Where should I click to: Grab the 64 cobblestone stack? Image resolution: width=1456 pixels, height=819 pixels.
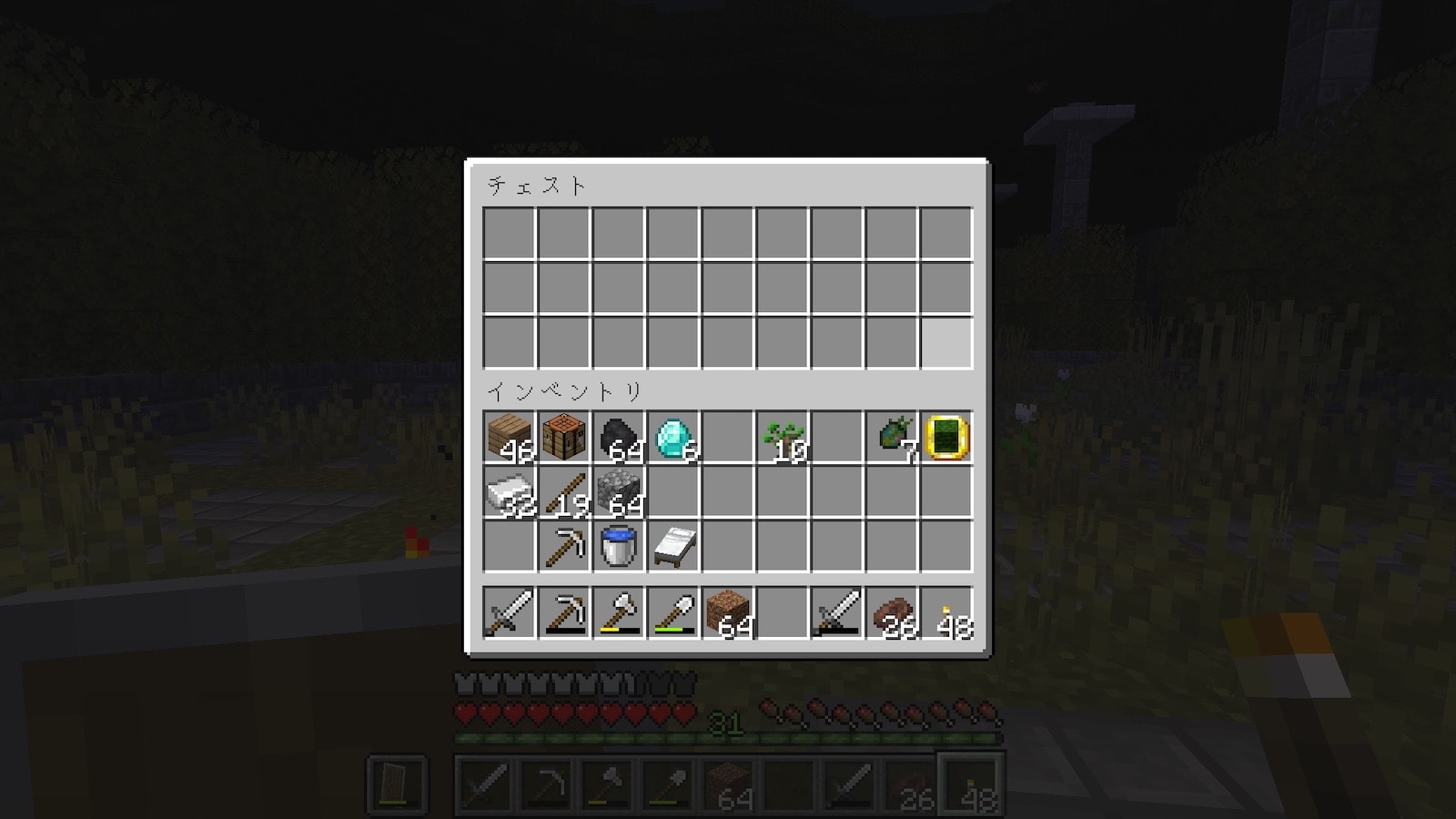[x=618, y=492]
